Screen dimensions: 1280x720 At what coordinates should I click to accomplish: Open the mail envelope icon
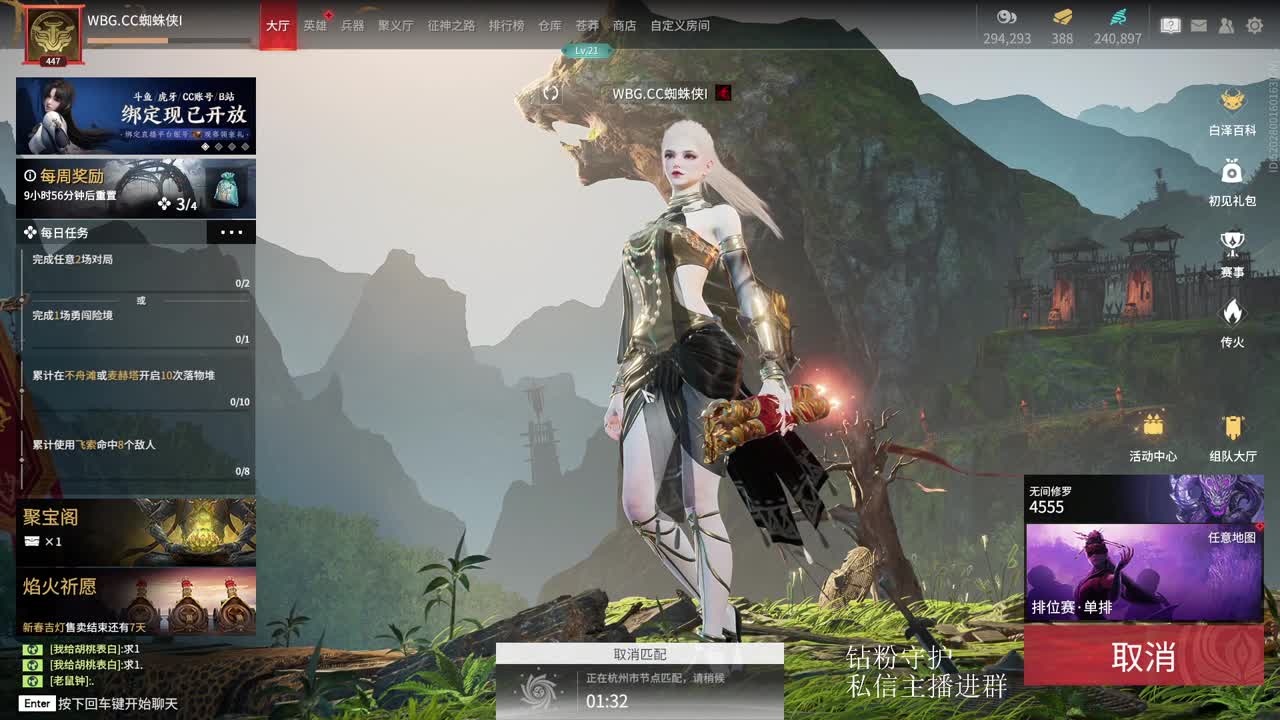tap(1197, 25)
